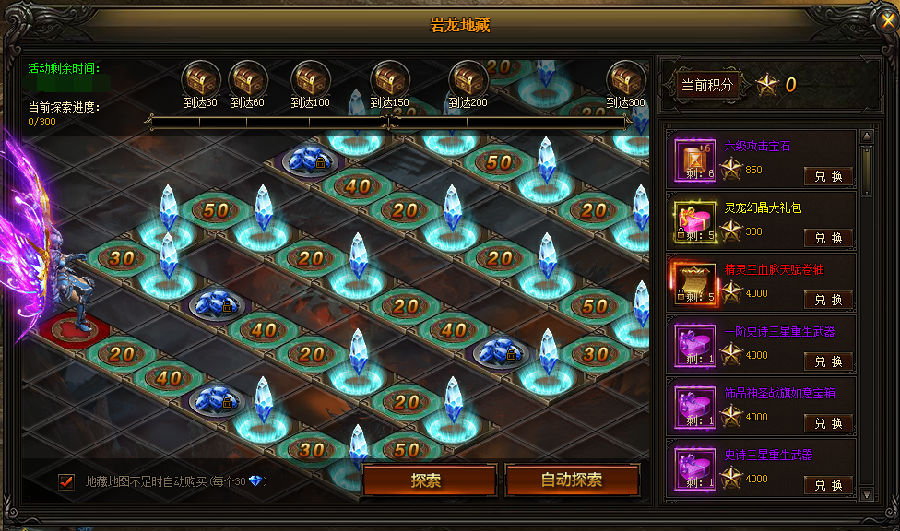Redeem the 灵宠幻晶大礼包 gift pack

[x=828, y=238]
